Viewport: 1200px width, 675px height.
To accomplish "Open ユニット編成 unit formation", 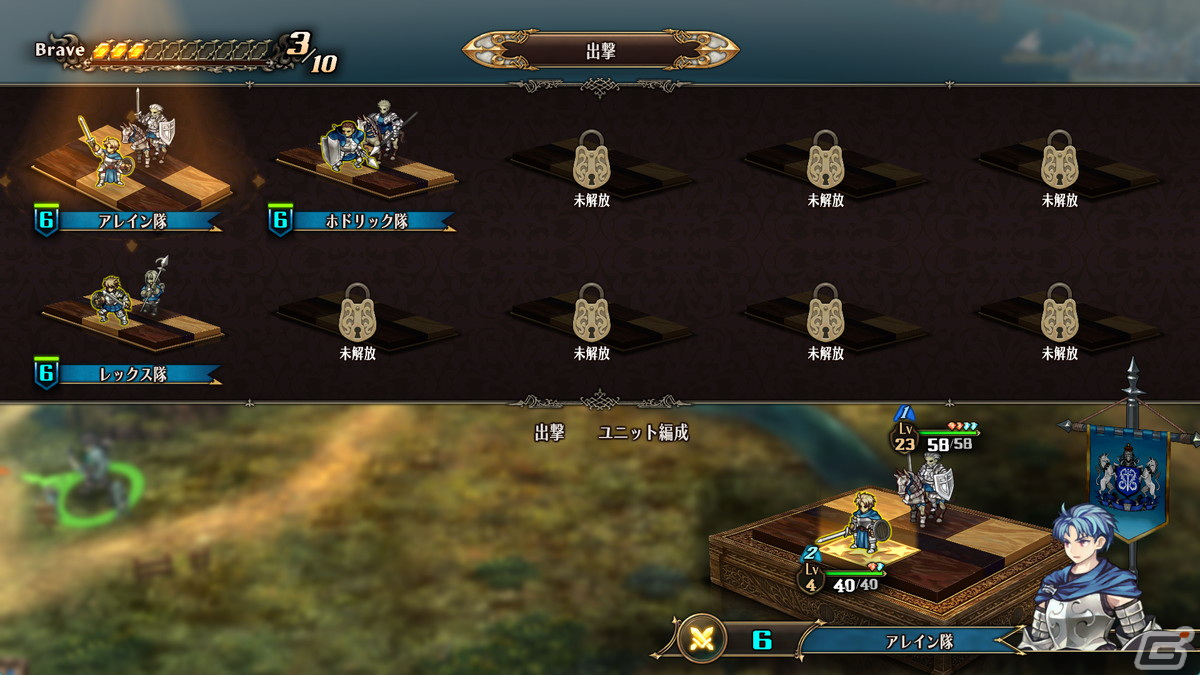I will coord(643,433).
